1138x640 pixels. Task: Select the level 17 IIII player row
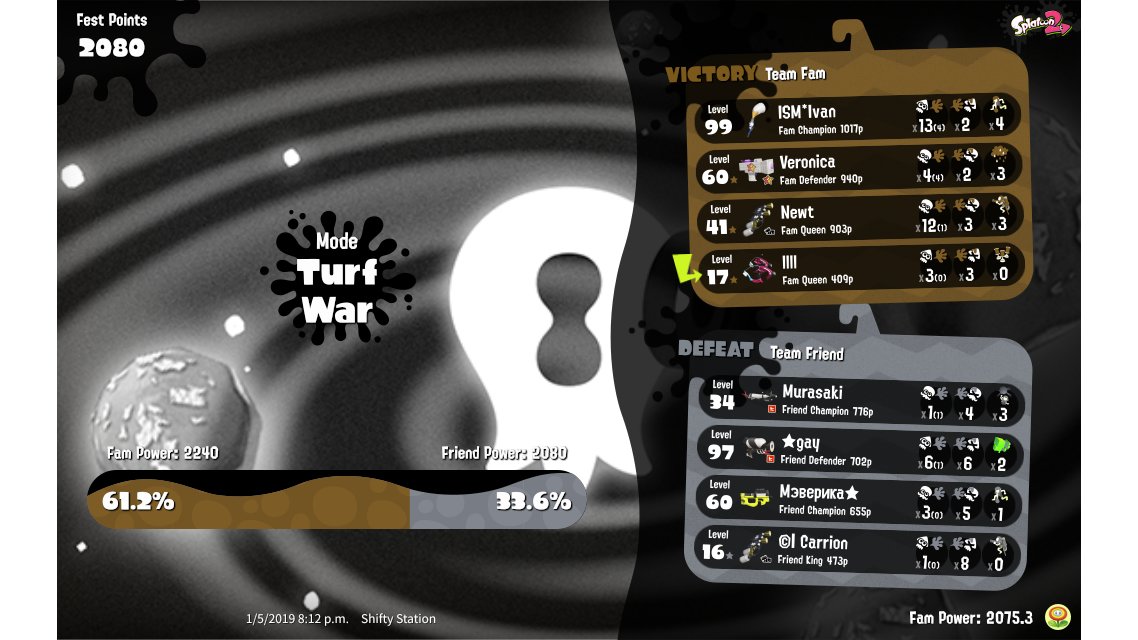click(860, 269)
